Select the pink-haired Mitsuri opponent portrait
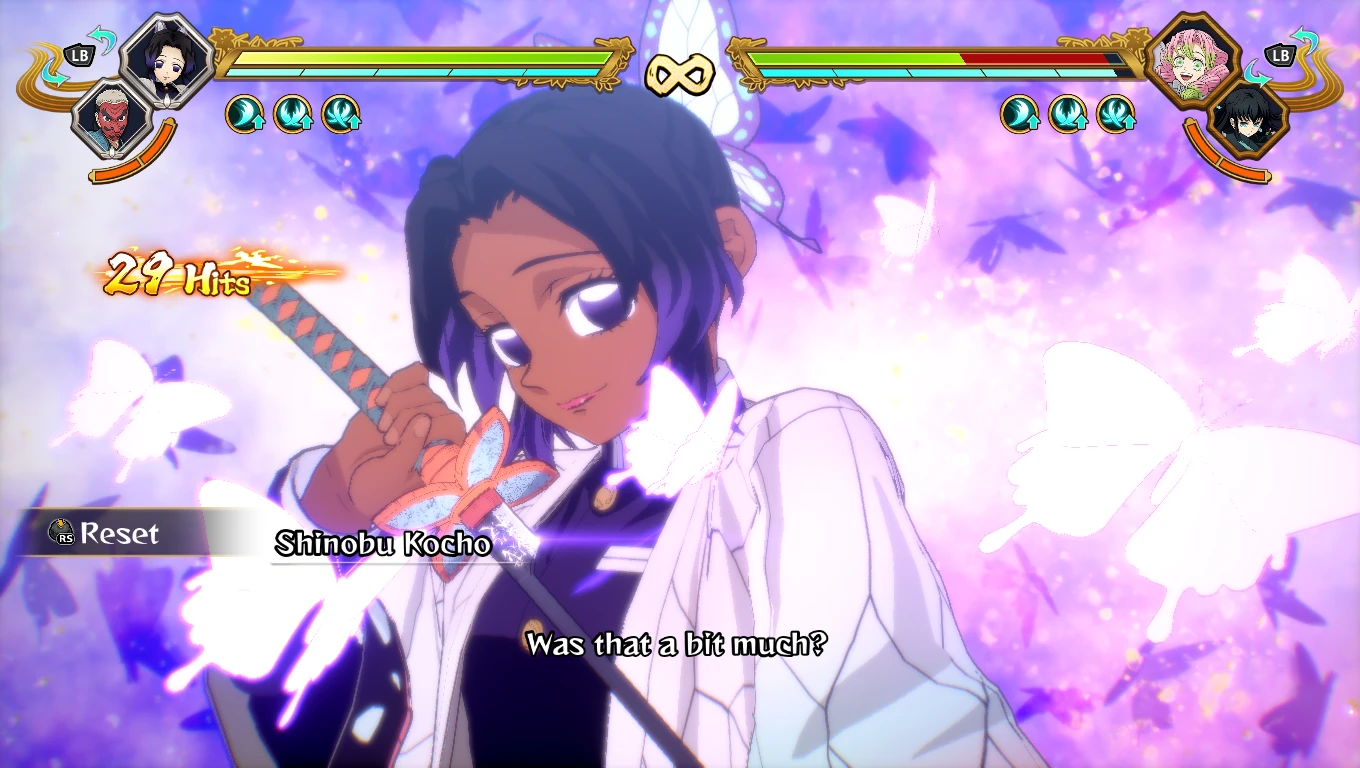The height and width of the screenshot is (768, 1360). point(1193,58)
